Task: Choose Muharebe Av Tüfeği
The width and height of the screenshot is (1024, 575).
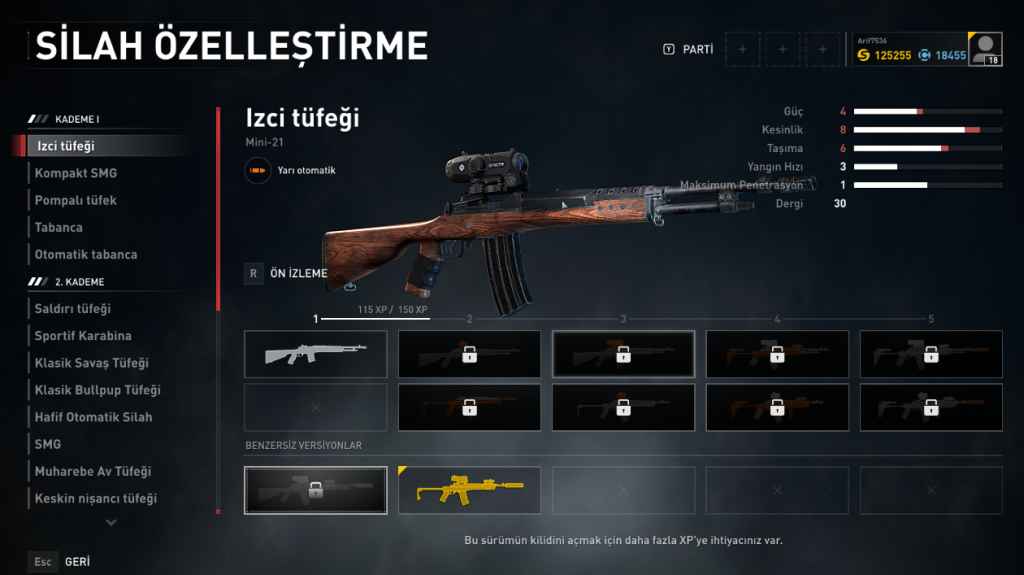Action: coord(93,471)
